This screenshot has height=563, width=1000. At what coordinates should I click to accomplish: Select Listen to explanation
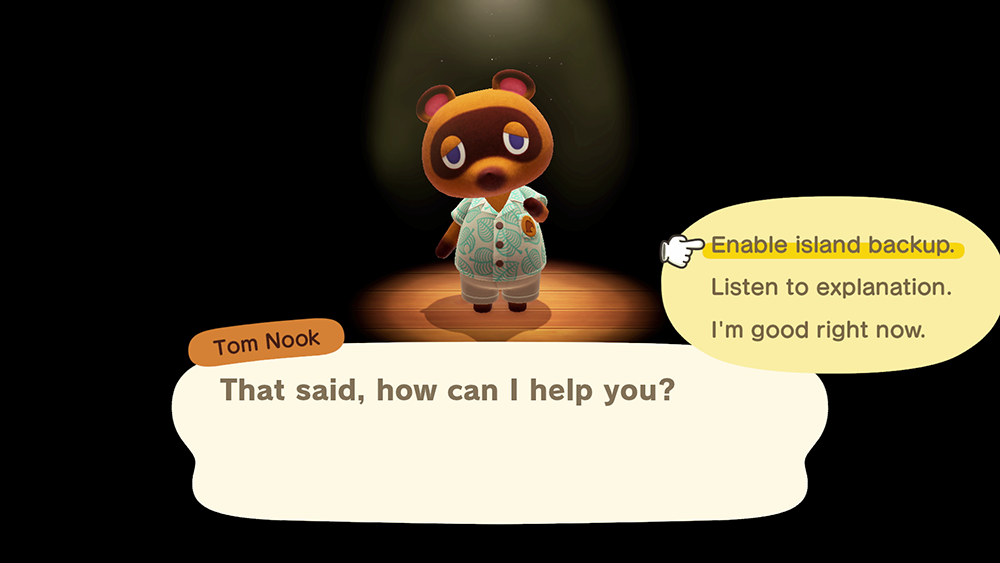click(830, 288)
